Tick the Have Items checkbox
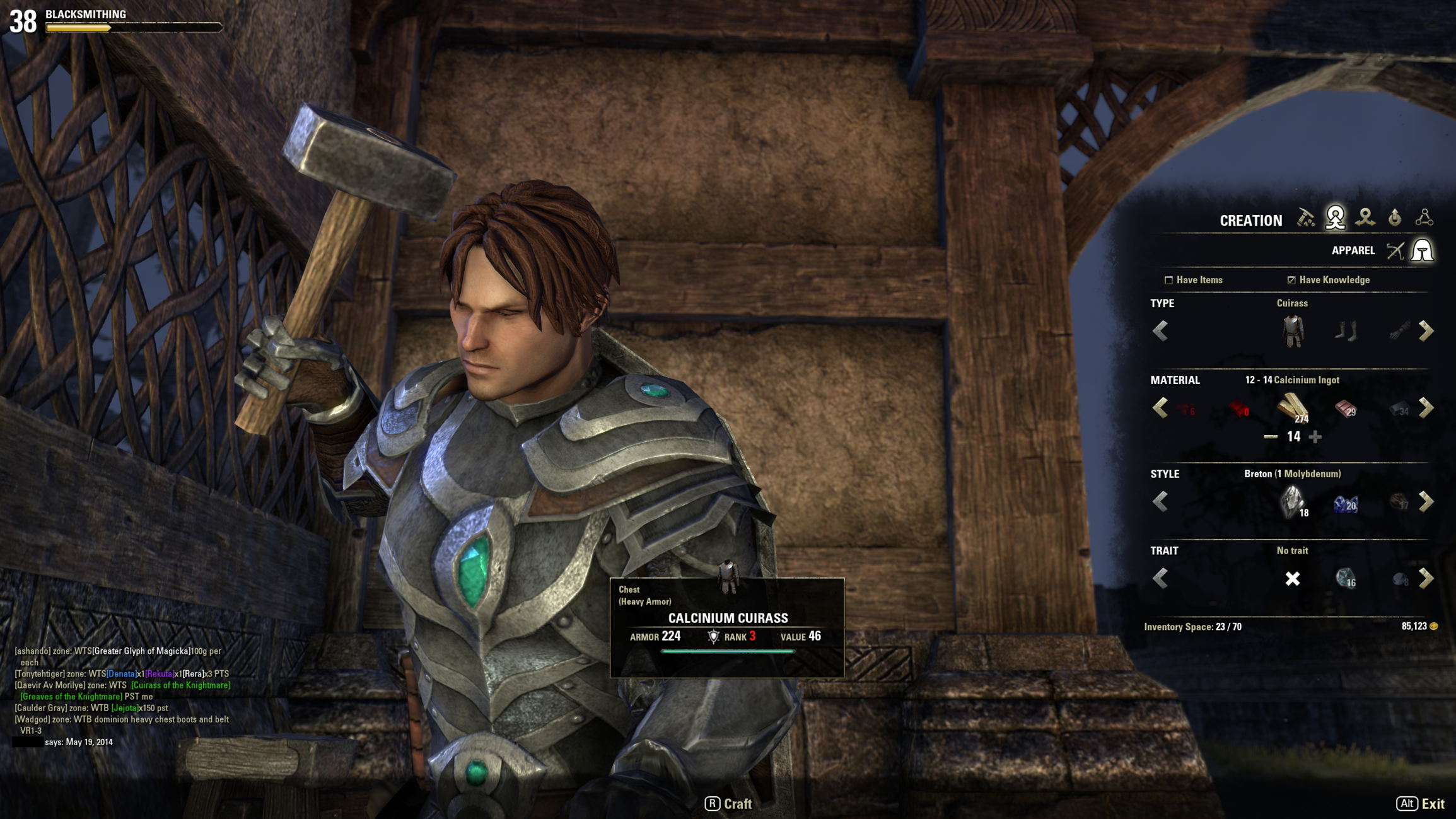The width and height of the screenshot is (1456, 819). 1168,280
